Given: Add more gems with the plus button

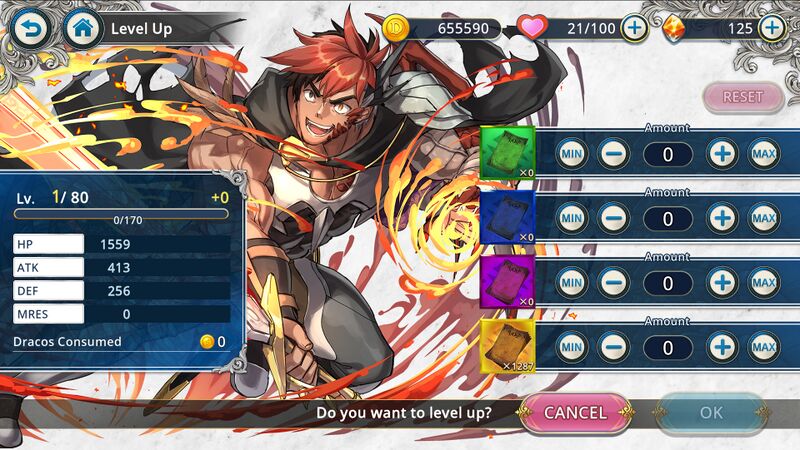Looking at the screenshot, I should click(x=771, y=28).
